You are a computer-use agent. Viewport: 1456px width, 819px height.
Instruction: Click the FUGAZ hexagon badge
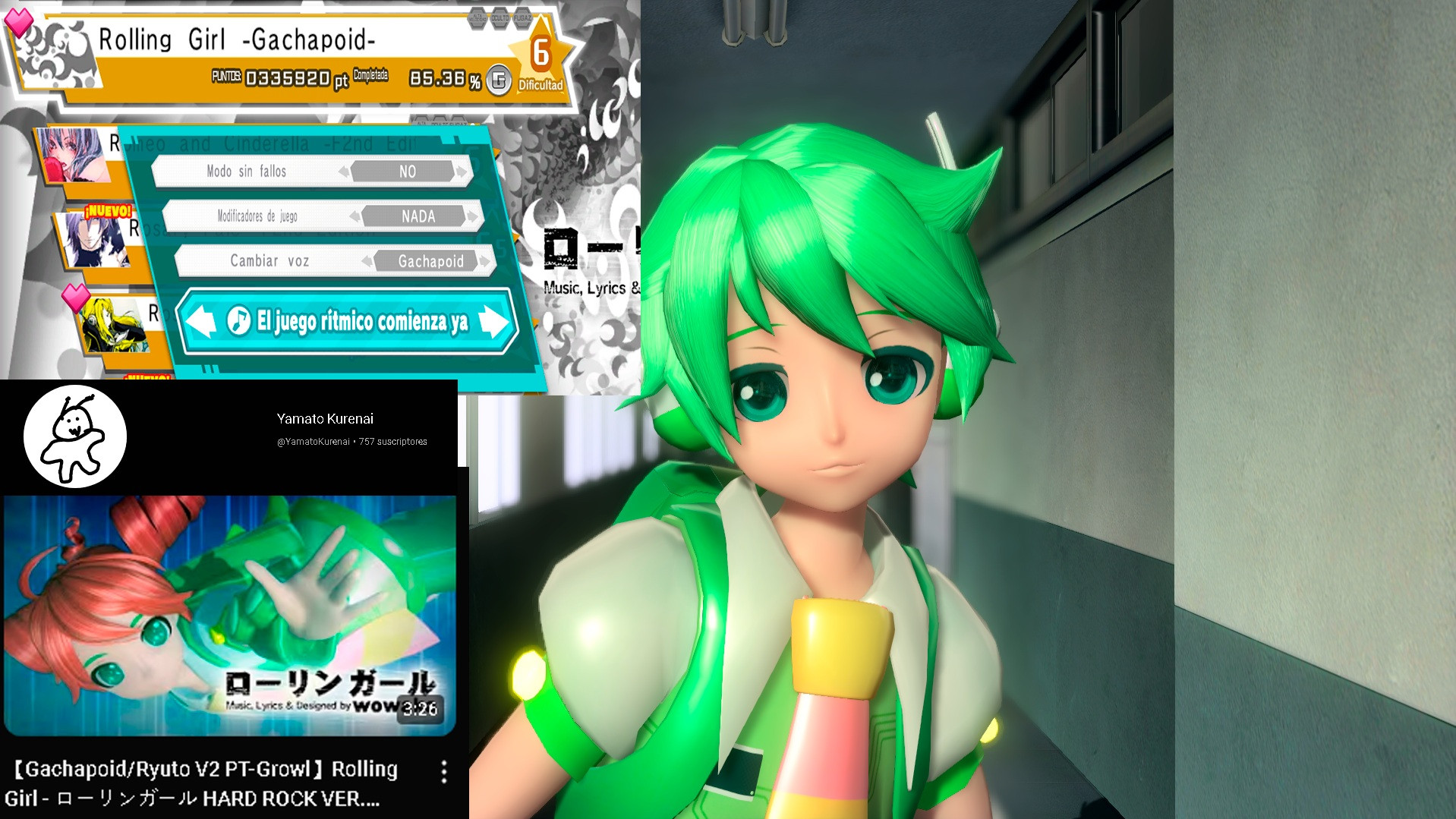pyautogui.click(x=522, y=18)
